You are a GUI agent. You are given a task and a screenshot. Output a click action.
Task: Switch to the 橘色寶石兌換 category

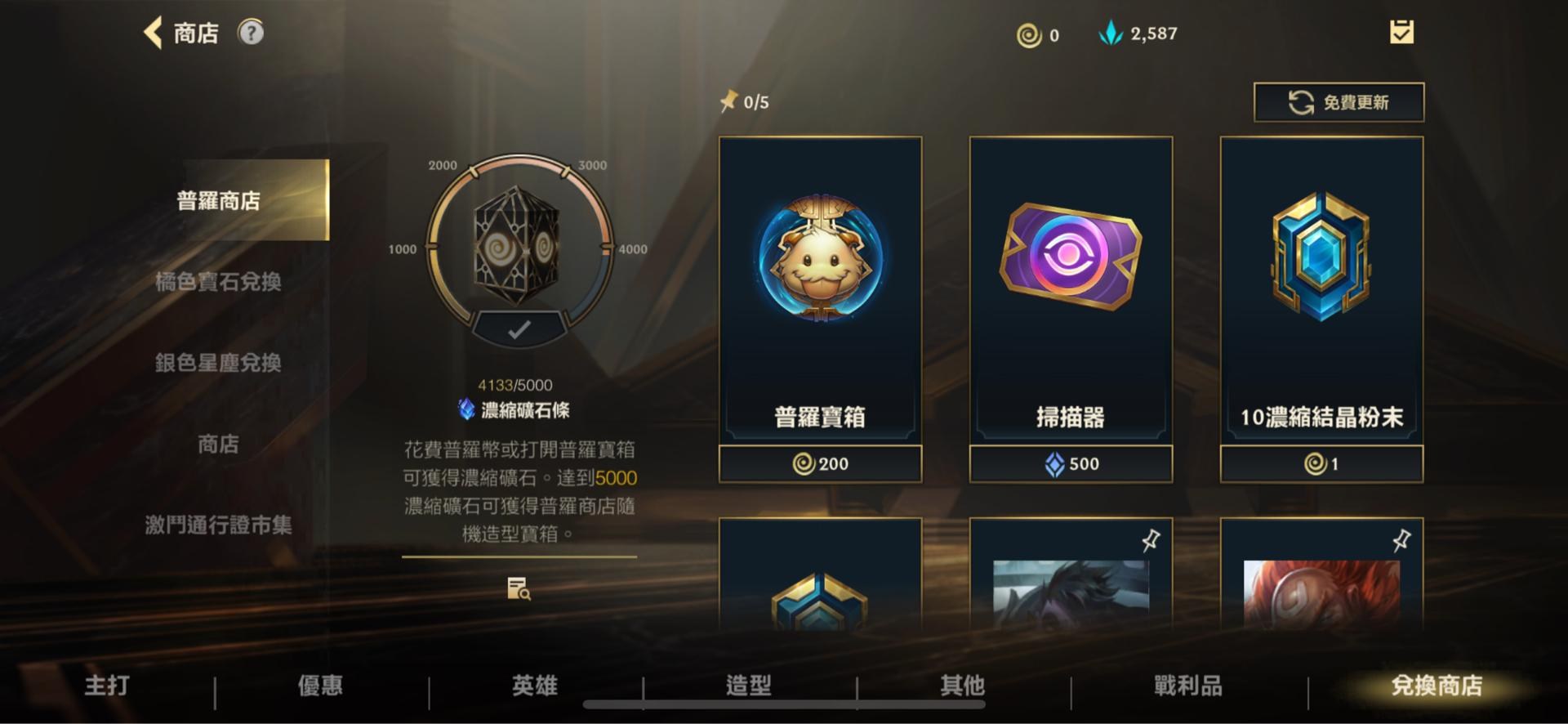(x=219, y=282)
